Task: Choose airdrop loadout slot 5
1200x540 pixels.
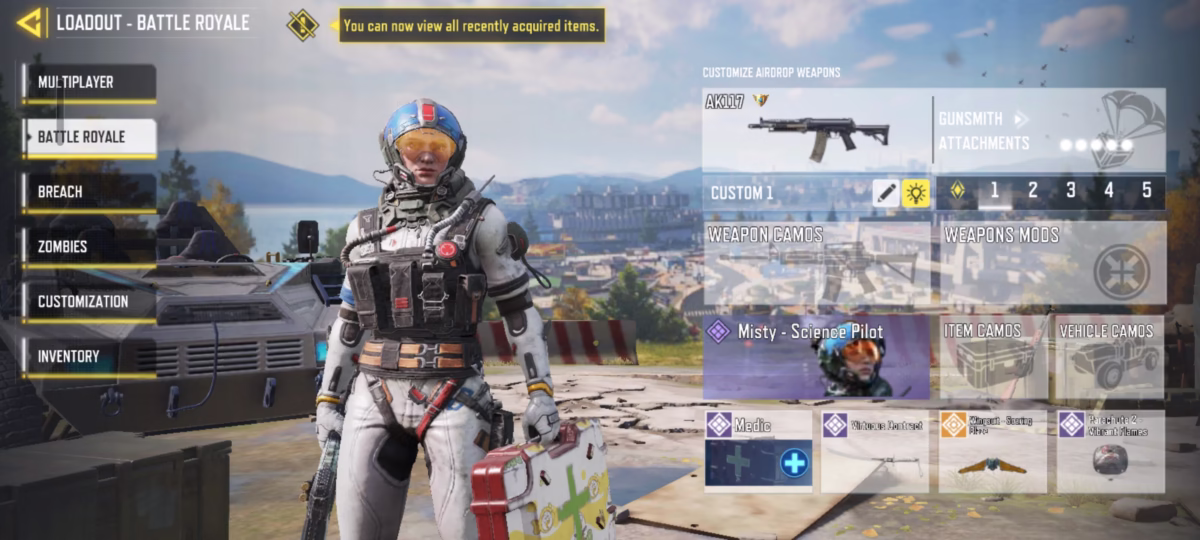Action: point(1146,191)
